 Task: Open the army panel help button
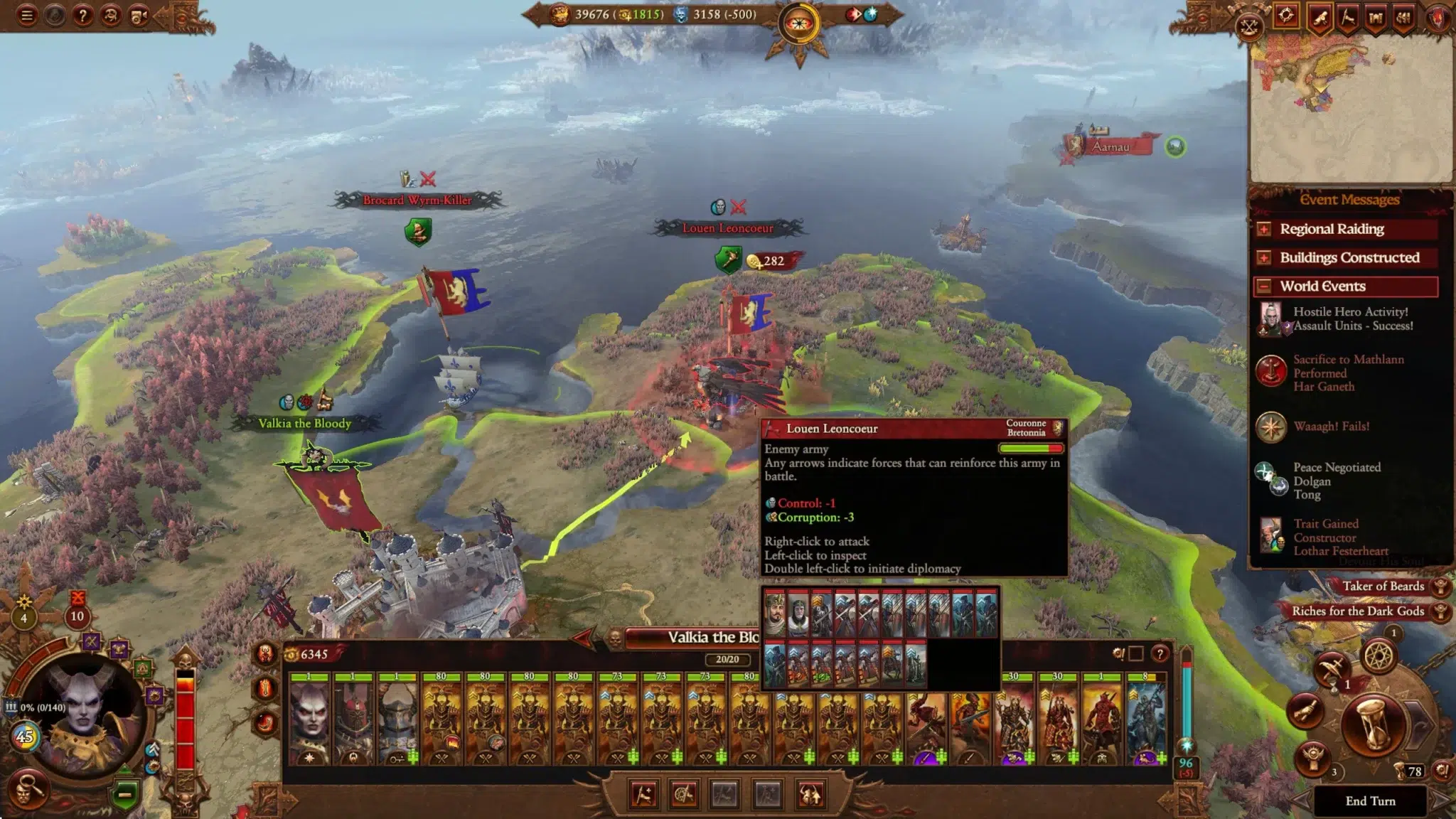[x=1160, y=653]
